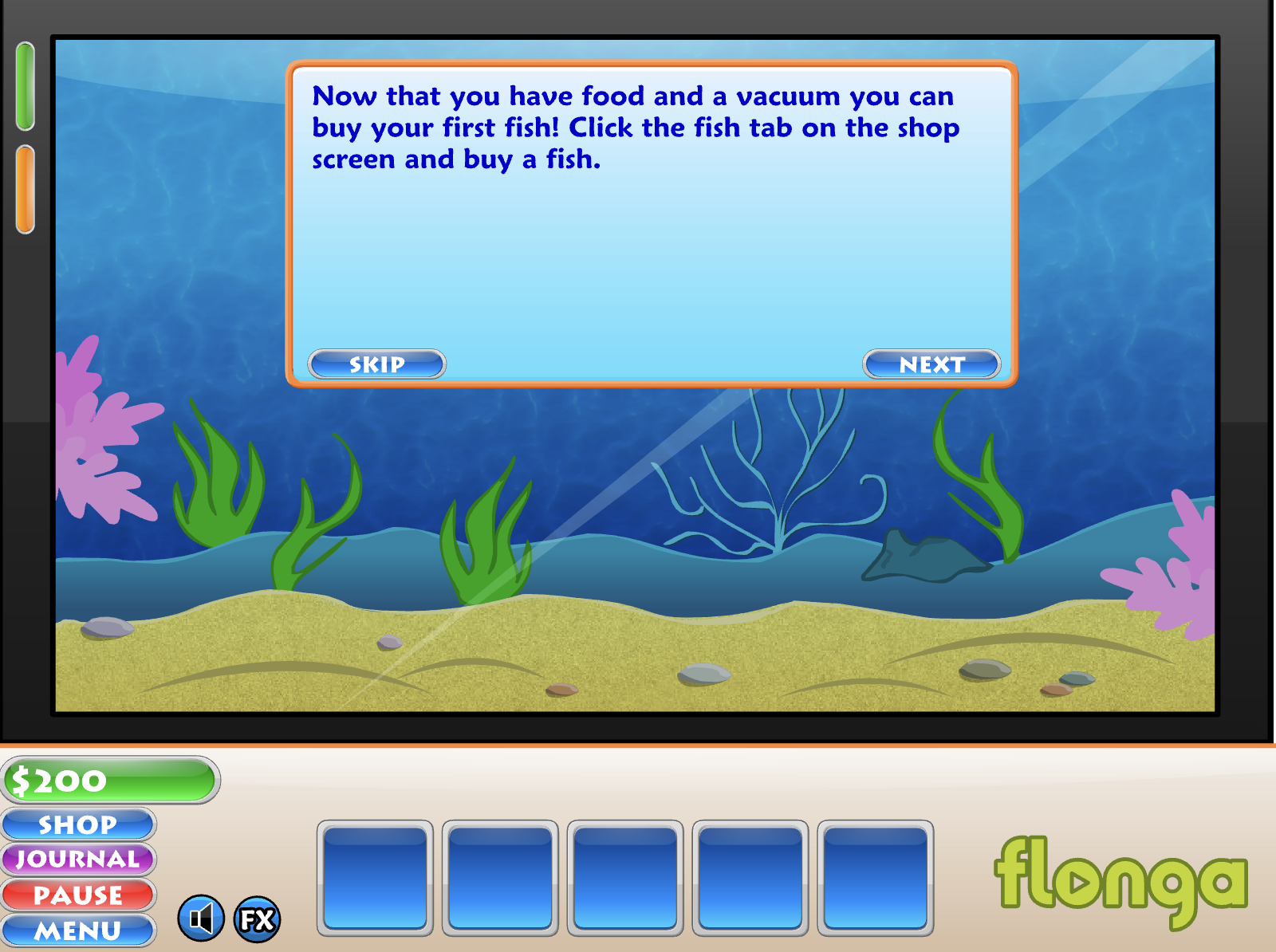Viewport: 1276px width, 952px height.
Task: Open the Shop
Action: [x=78, y=824]
